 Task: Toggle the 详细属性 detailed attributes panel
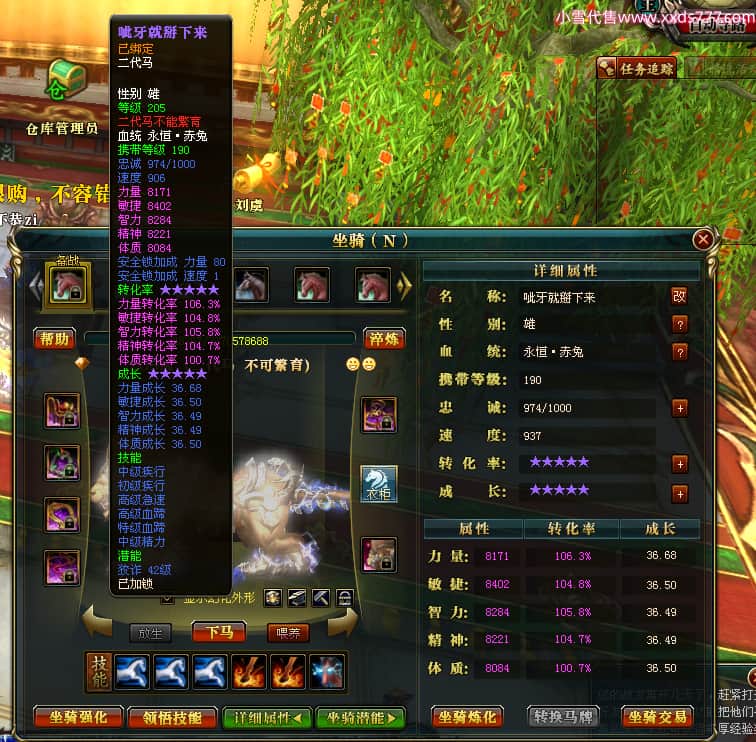(x=268, y=717)
